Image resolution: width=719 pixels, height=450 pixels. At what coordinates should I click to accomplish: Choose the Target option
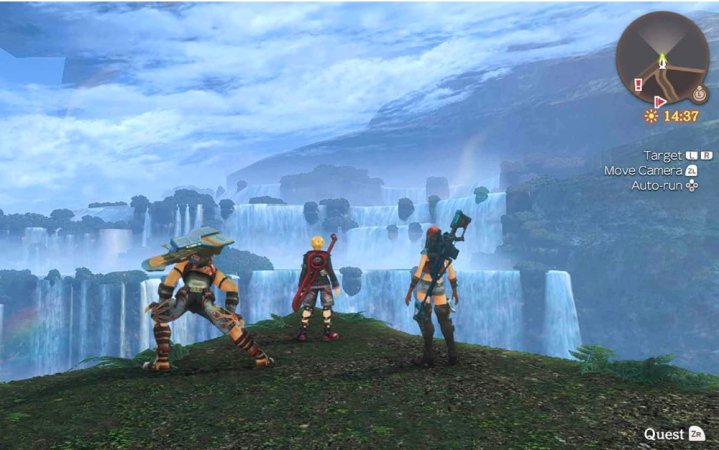point(662,155)
